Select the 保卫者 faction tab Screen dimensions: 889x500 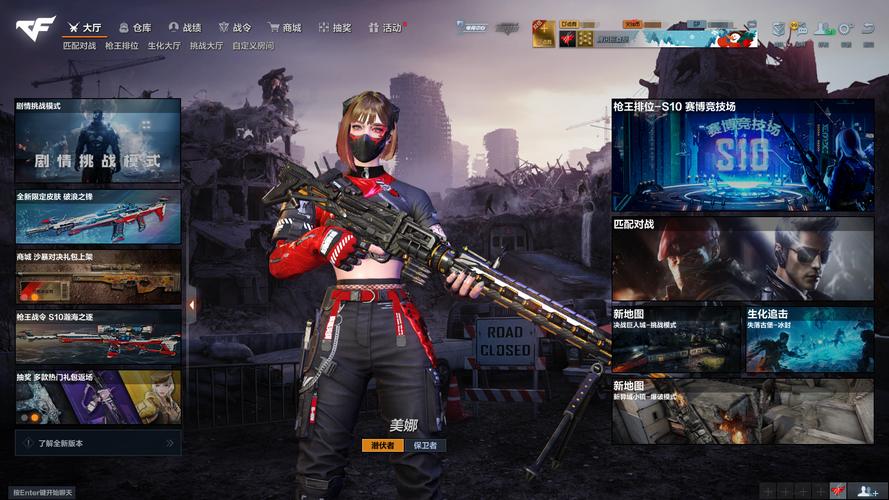(426, 445)
